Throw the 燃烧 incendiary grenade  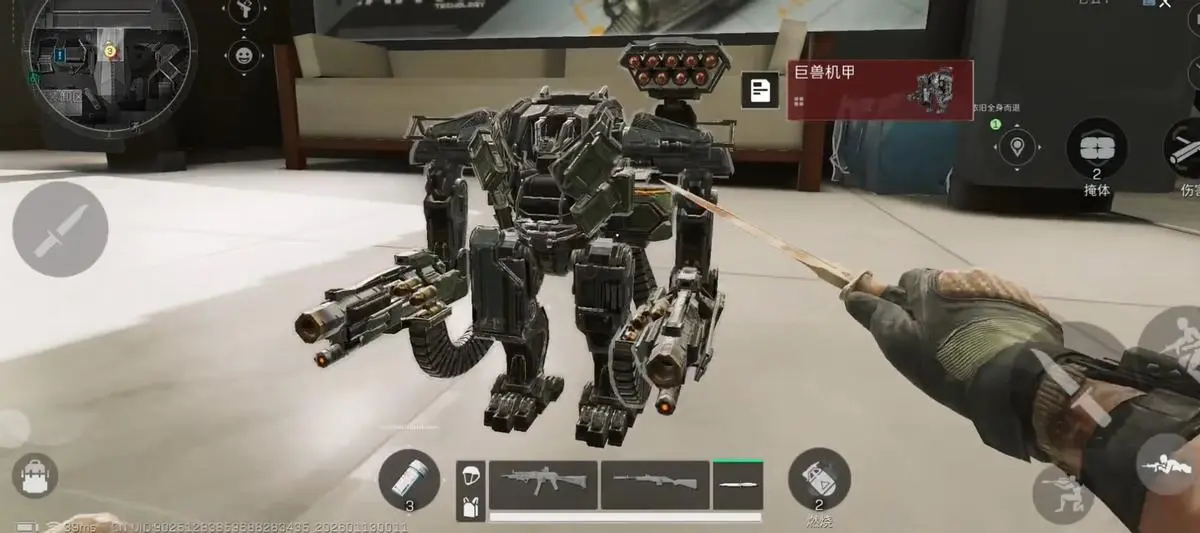[x=819, y=478]
